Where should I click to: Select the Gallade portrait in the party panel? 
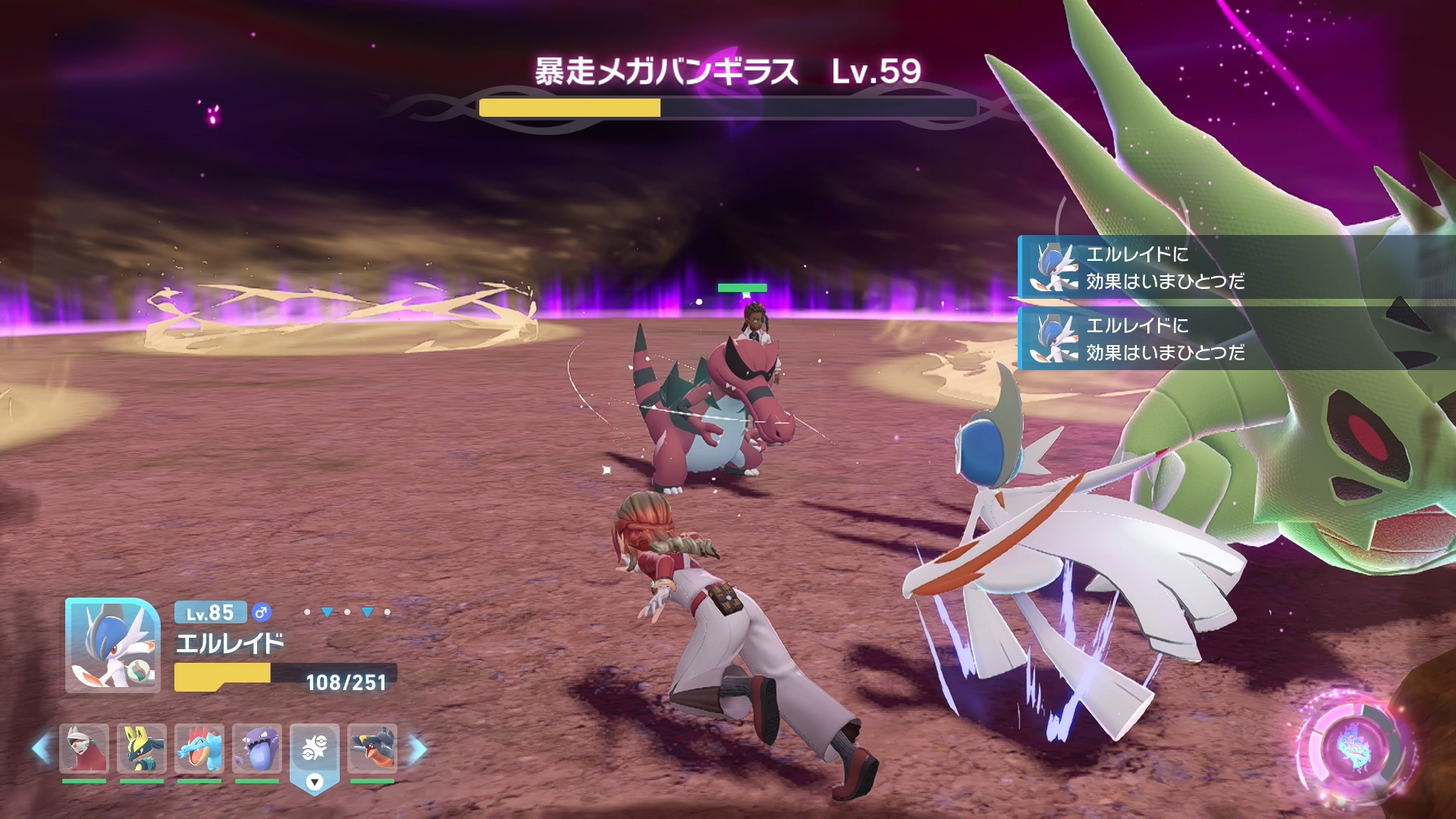coord(112,645)
